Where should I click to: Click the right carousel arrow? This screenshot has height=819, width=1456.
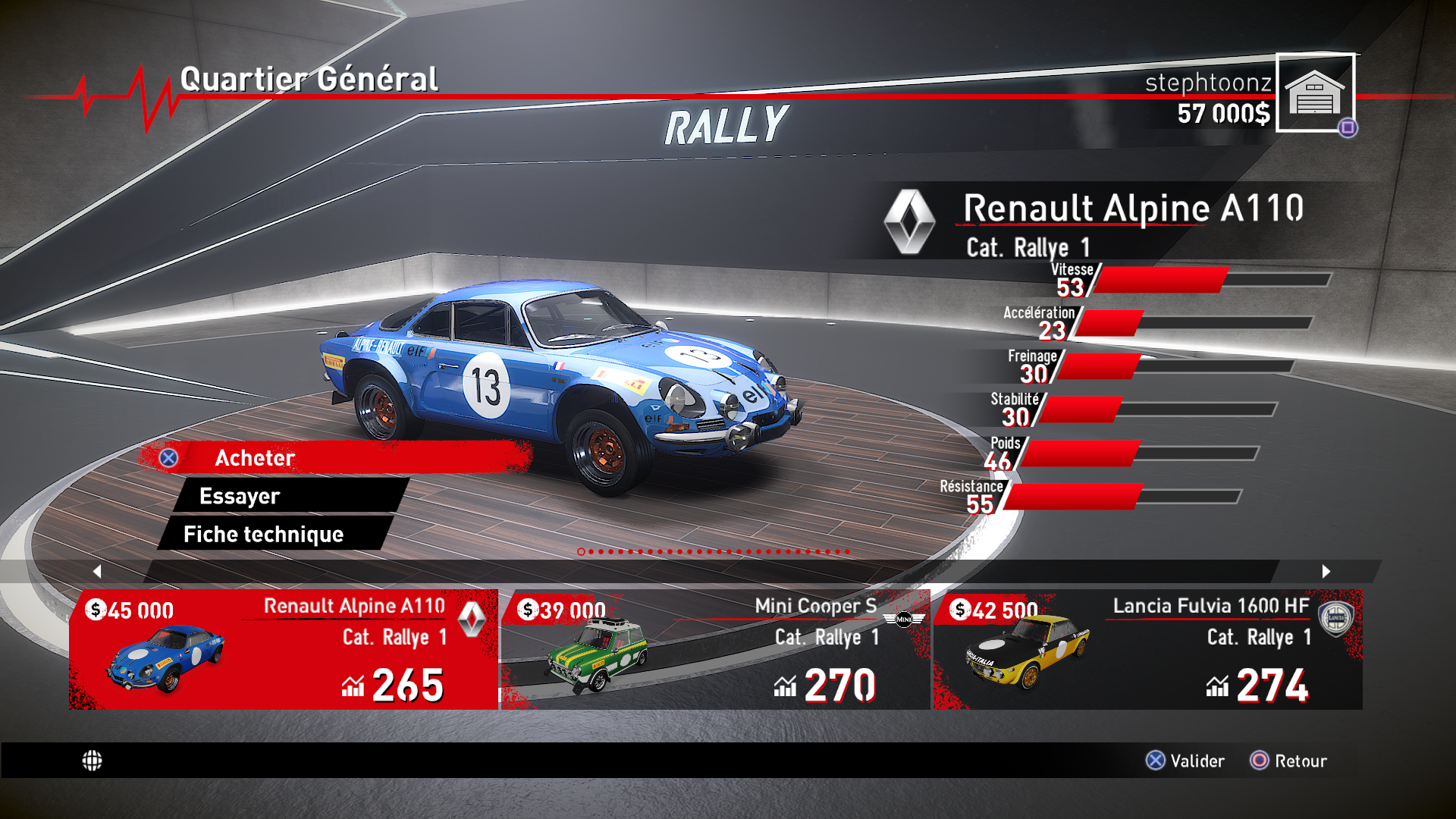1326,571
